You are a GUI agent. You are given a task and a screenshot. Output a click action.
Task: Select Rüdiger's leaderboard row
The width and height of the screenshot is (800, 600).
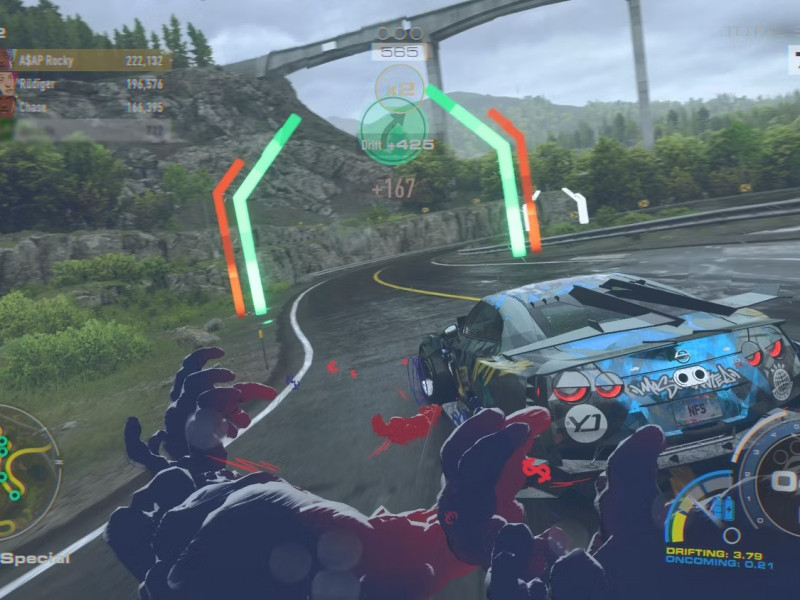[x=90, y=84]
